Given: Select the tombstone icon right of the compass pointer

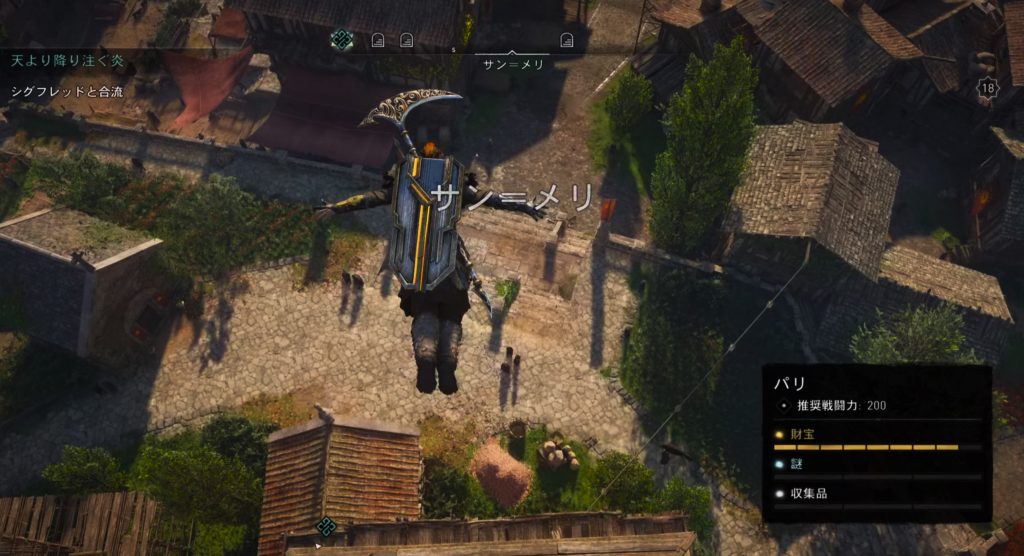Looking at the screenshot, I should 566,41.
